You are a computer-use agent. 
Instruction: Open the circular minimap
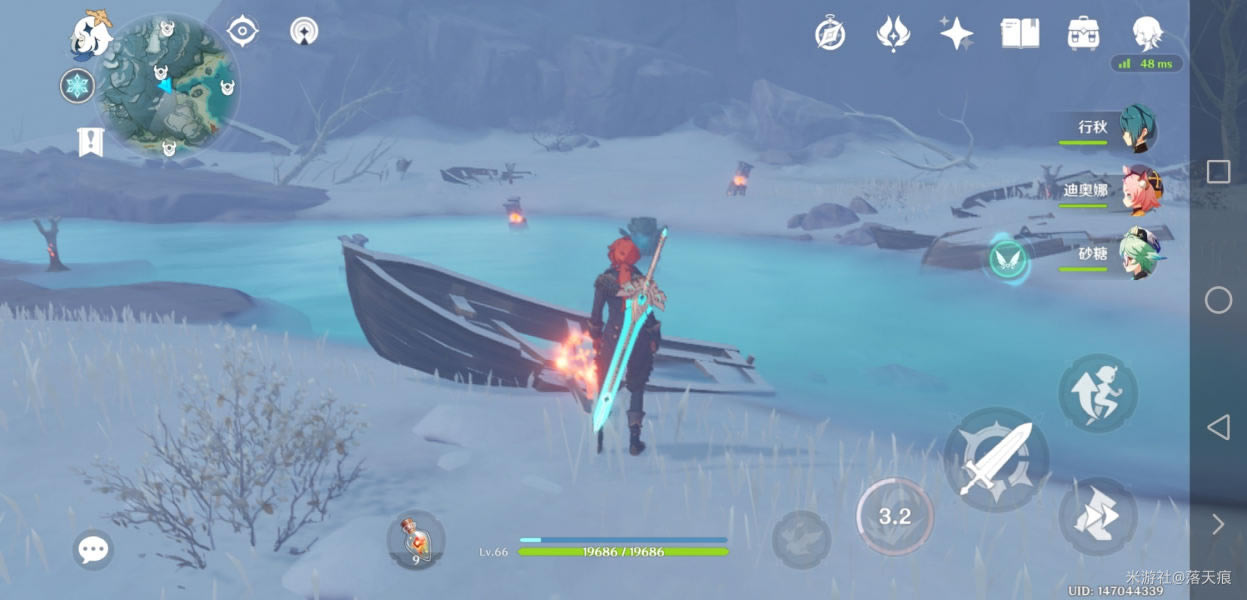170,85
